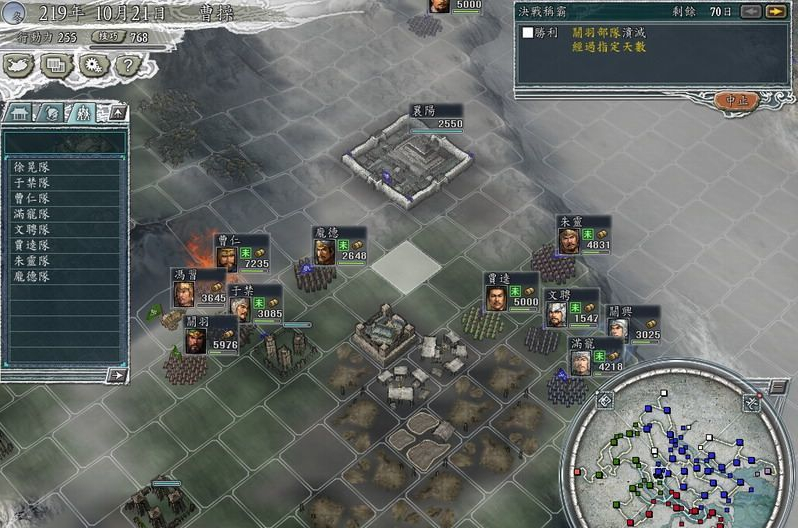Open the question mark help button

point(126,66)
